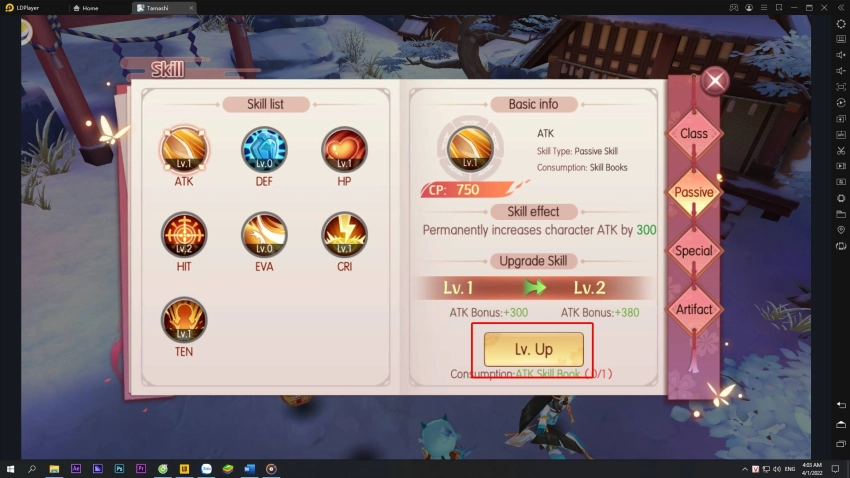Switch to the Special tab
Viewport: 850px width, 478px height.
[694, 251]
